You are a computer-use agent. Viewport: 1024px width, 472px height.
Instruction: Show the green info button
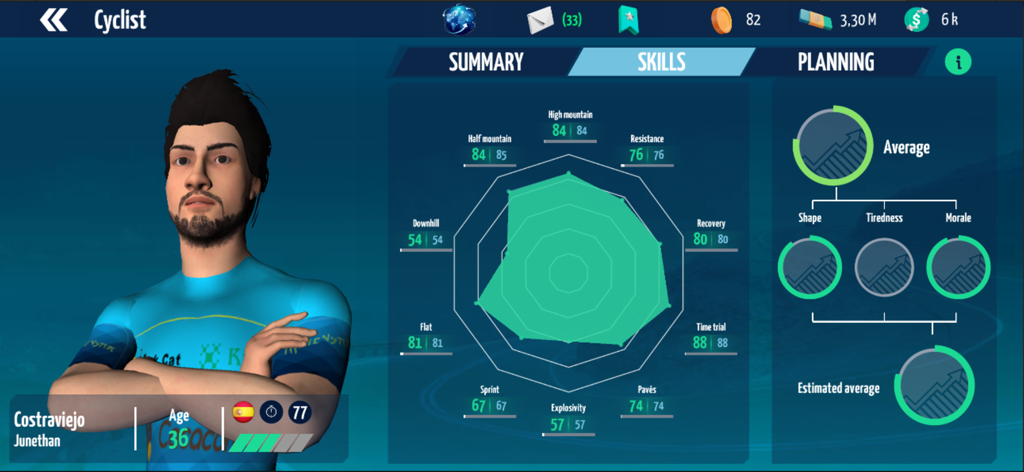(958, 62)
